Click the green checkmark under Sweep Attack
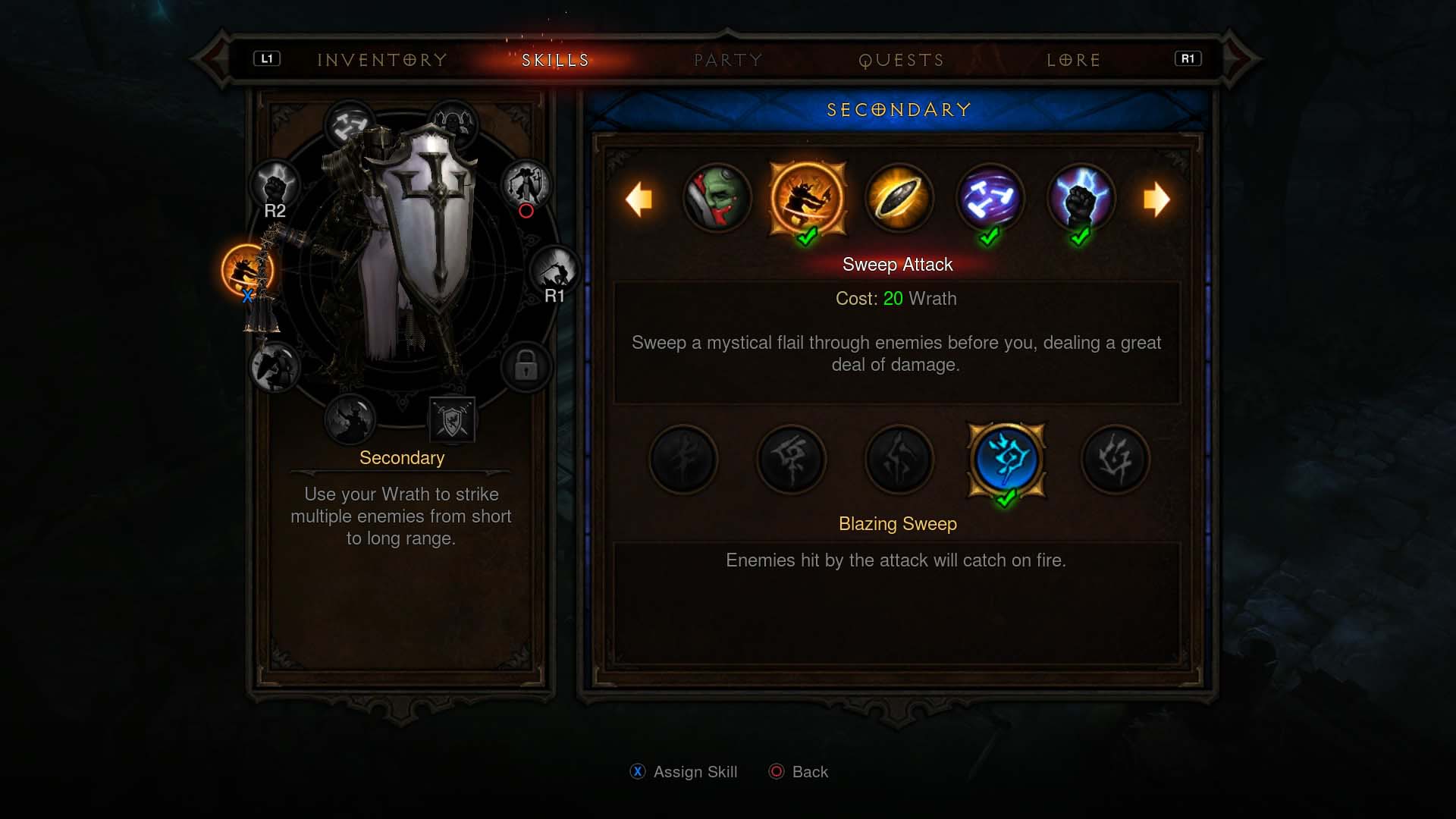 806,237
